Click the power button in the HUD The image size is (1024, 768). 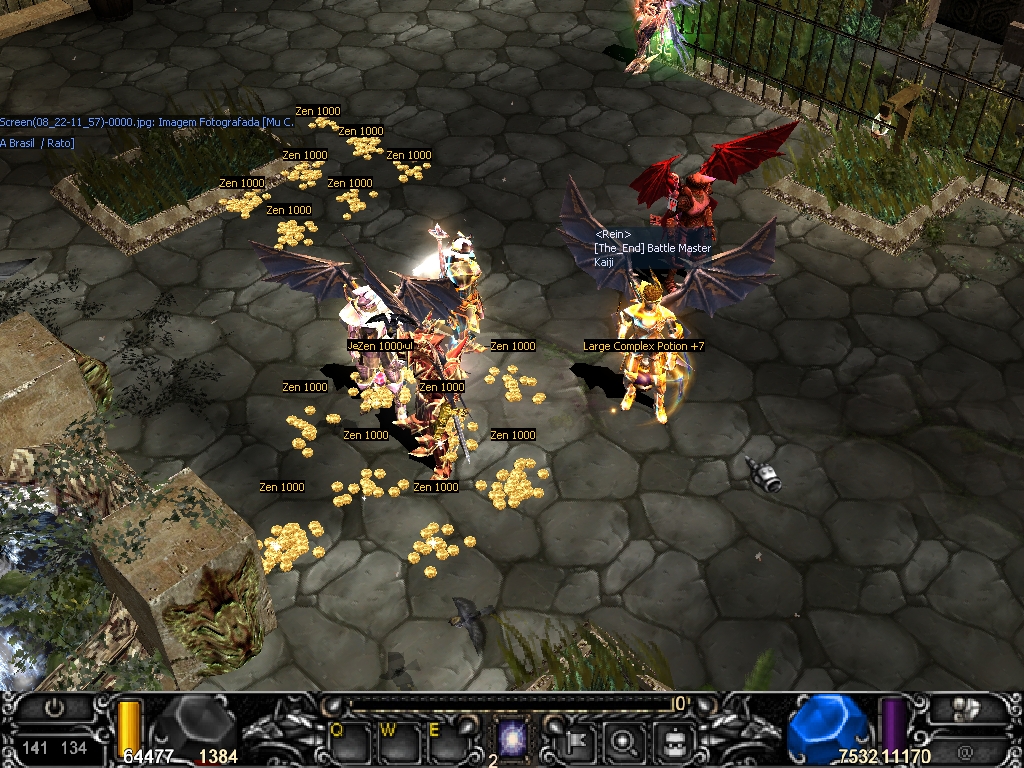tap(56, 711)
